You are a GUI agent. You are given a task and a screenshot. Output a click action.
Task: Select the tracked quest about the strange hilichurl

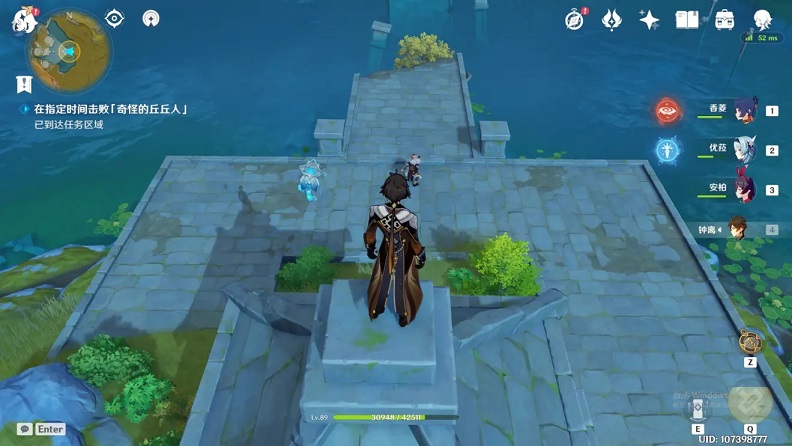point(110,109)
